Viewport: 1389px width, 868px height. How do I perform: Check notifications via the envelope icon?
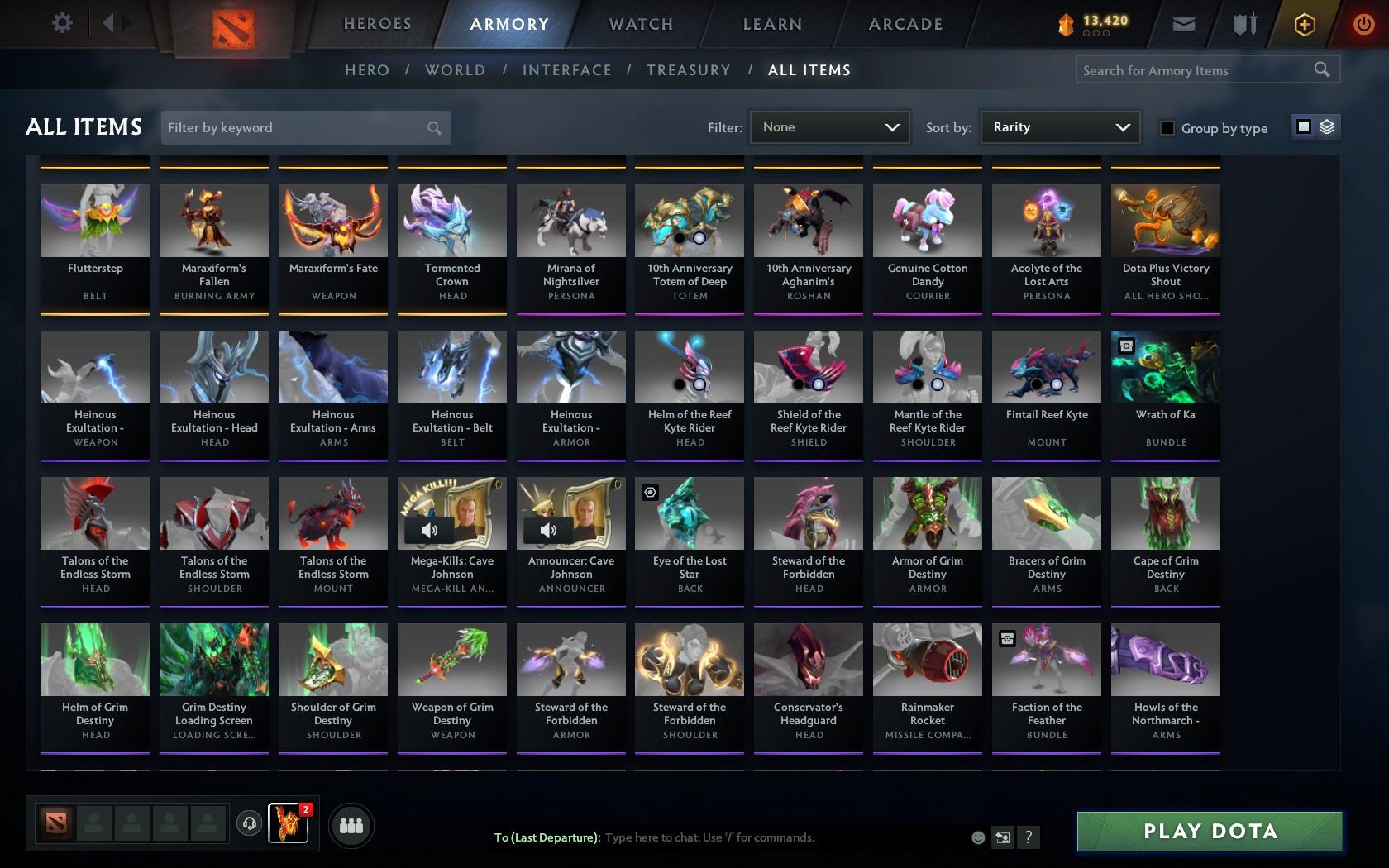1182,24
